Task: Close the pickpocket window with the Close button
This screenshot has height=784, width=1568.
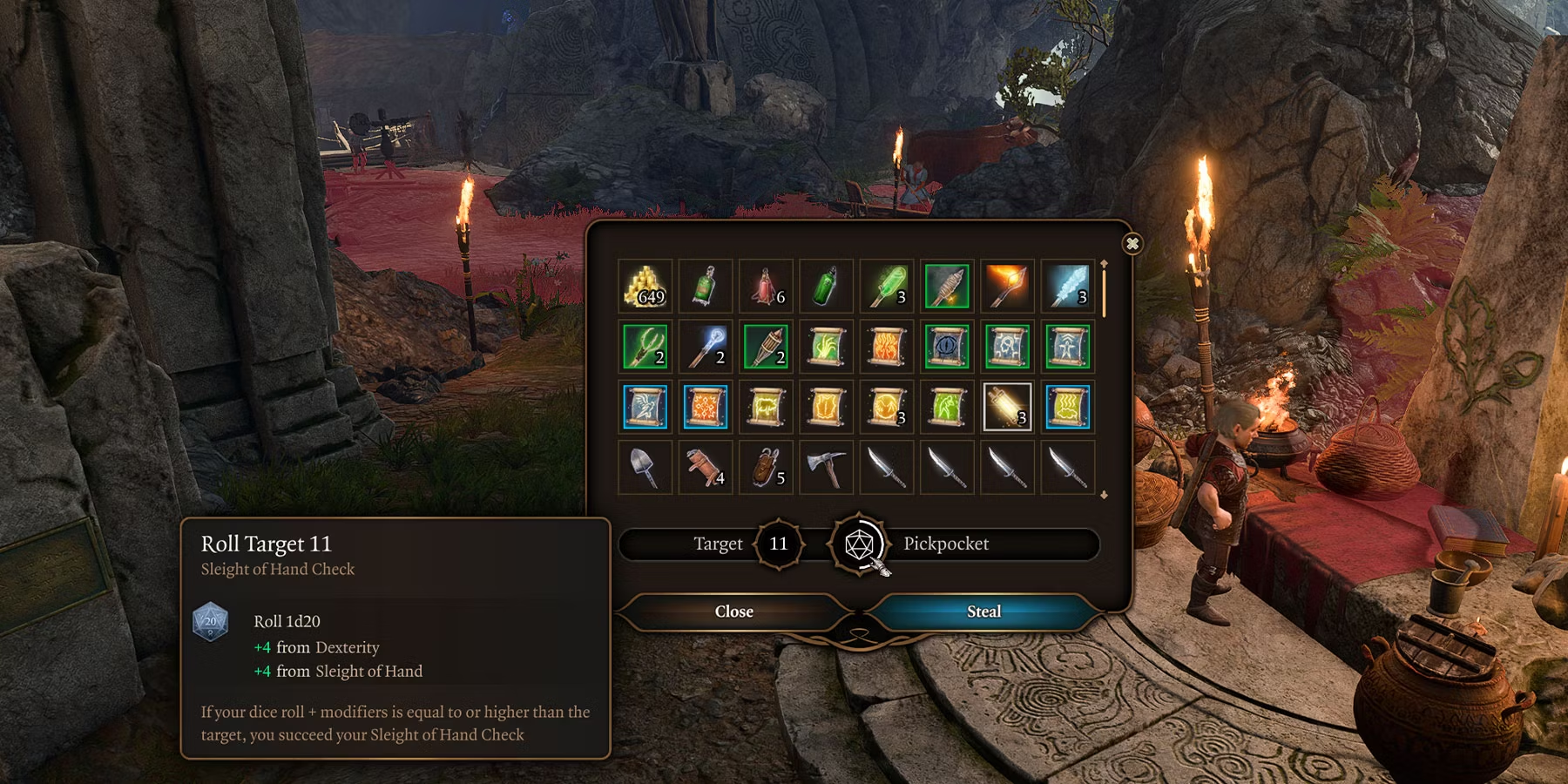Action: point(733,612)
